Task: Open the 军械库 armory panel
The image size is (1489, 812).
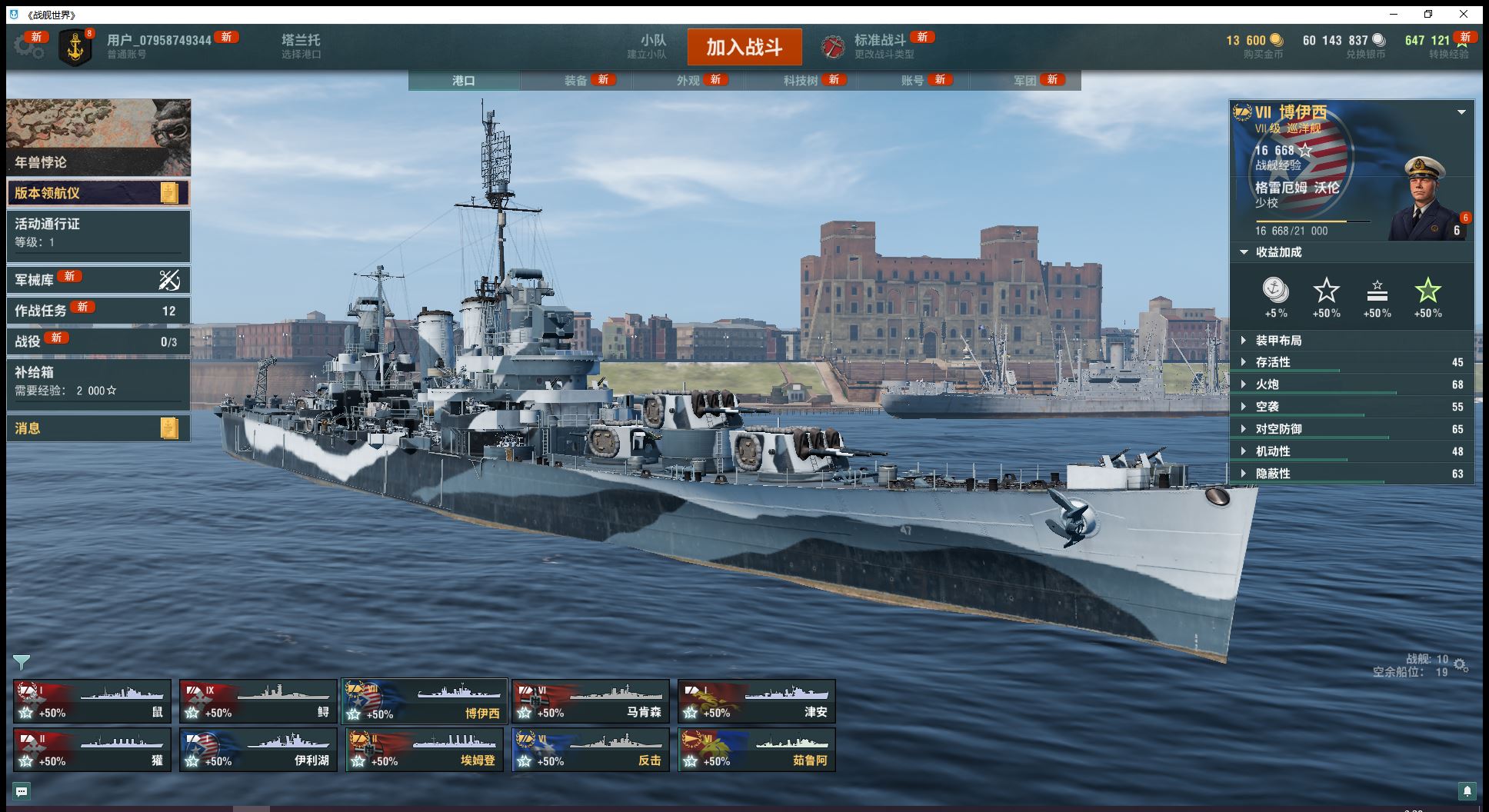Action: (x=98, y=280)
